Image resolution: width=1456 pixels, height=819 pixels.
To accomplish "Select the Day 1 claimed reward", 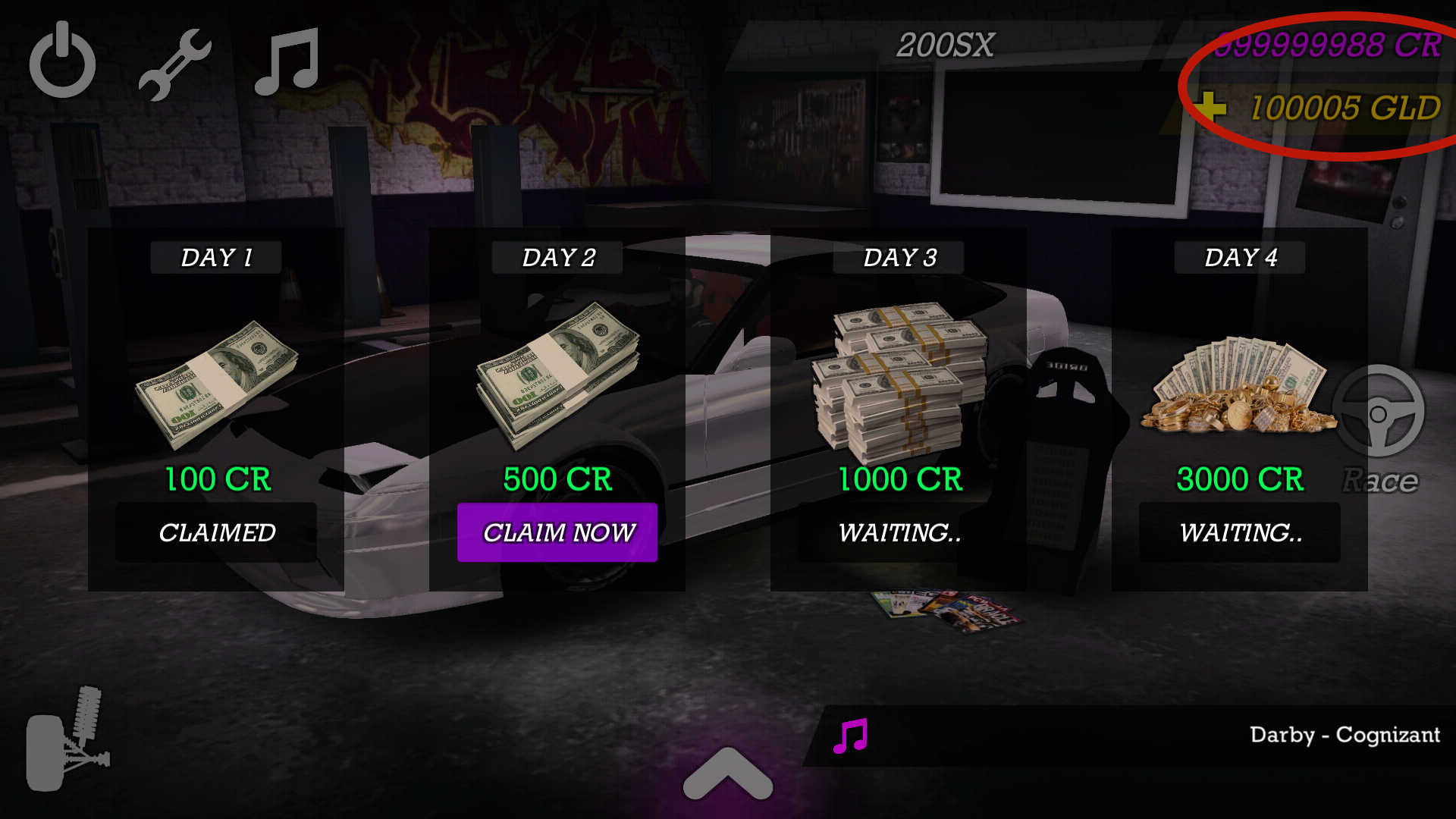I will 216,532.
